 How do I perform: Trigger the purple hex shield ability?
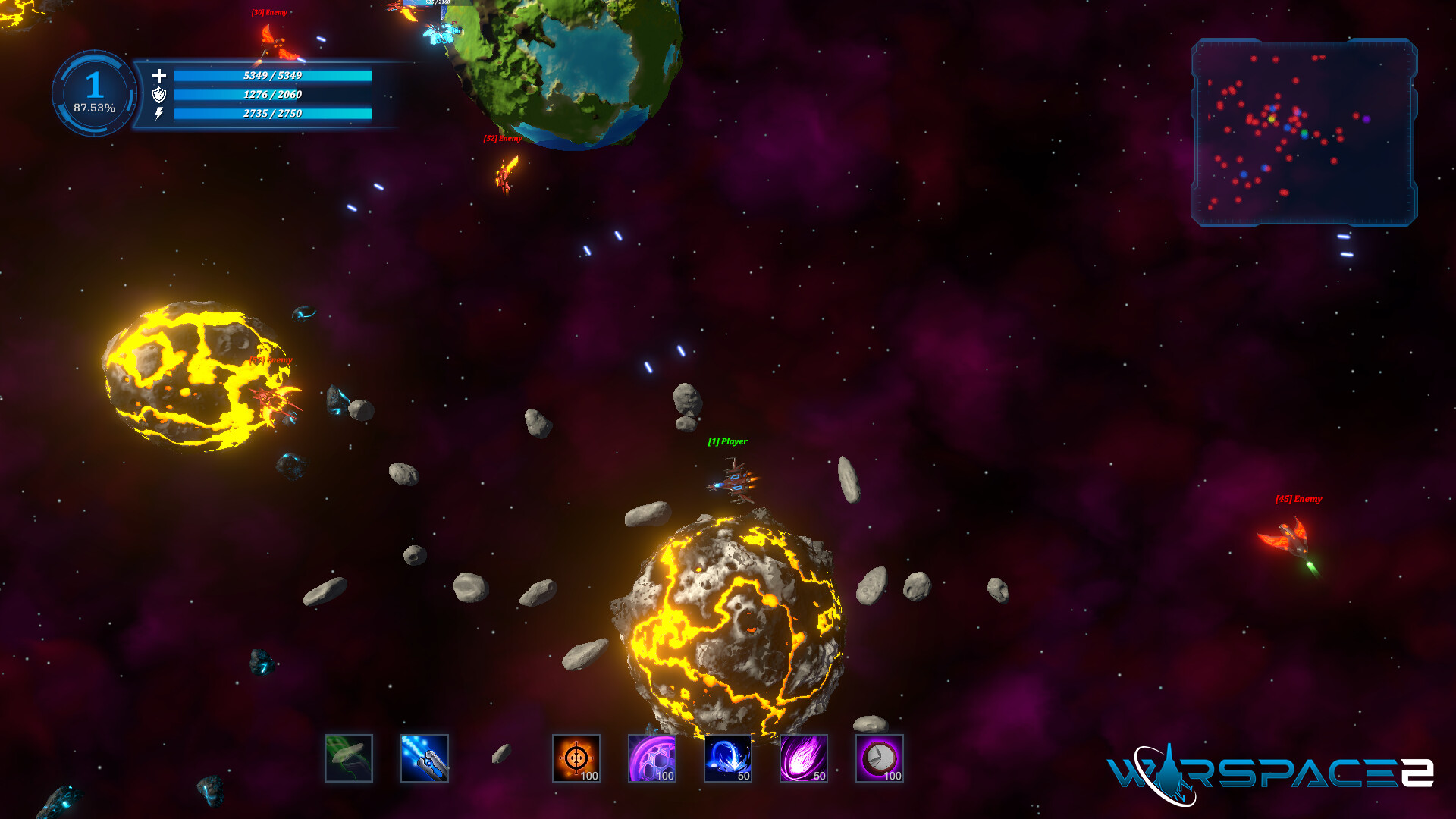coord(653,759)
